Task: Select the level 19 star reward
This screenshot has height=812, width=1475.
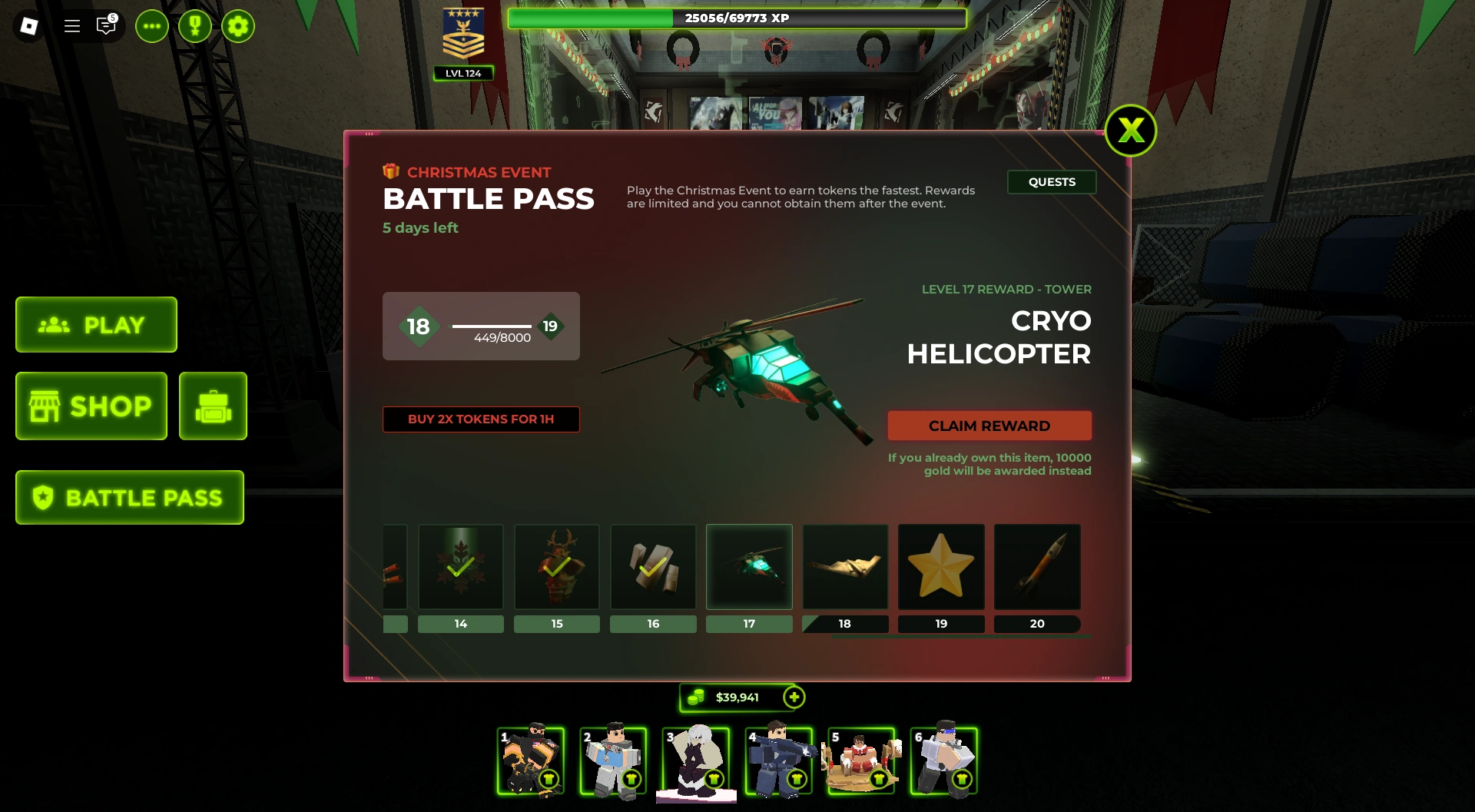Action: click(x=941, y=567)
